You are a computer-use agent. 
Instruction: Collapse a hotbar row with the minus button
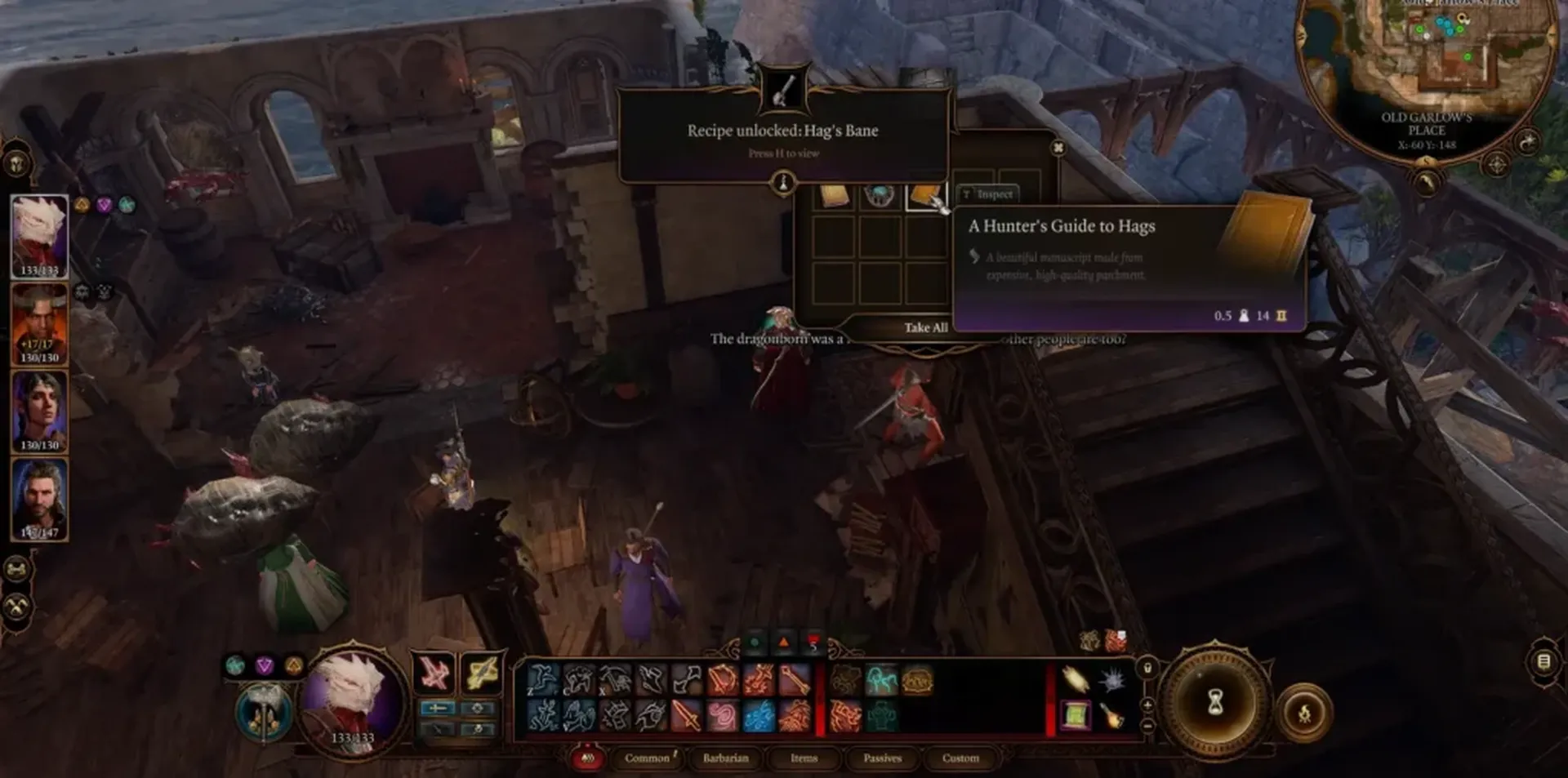[x=1148, y=725]
